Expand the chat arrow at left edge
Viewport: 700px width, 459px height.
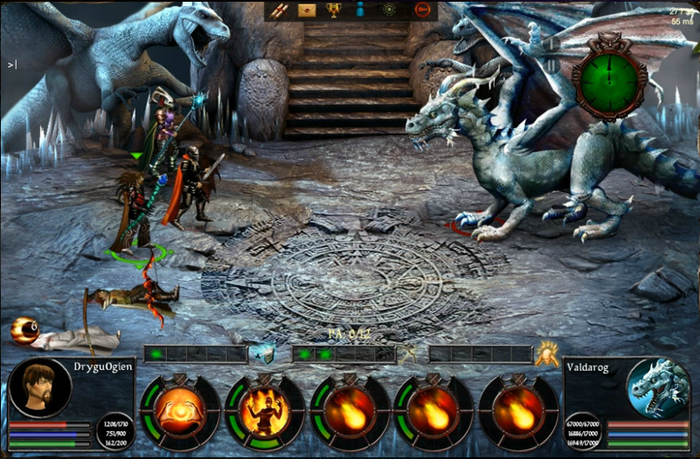pyautogui.click(x=12, y=64)
